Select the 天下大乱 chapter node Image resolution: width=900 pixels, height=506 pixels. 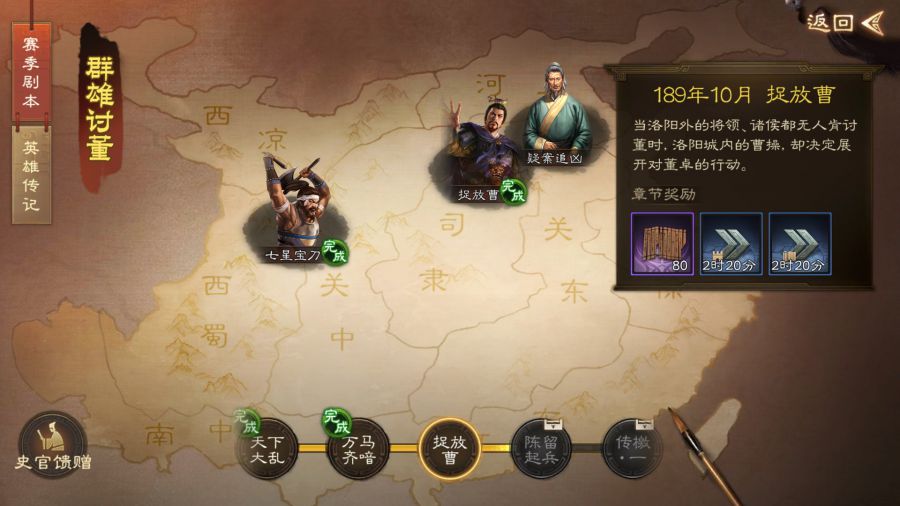(266, 448)
